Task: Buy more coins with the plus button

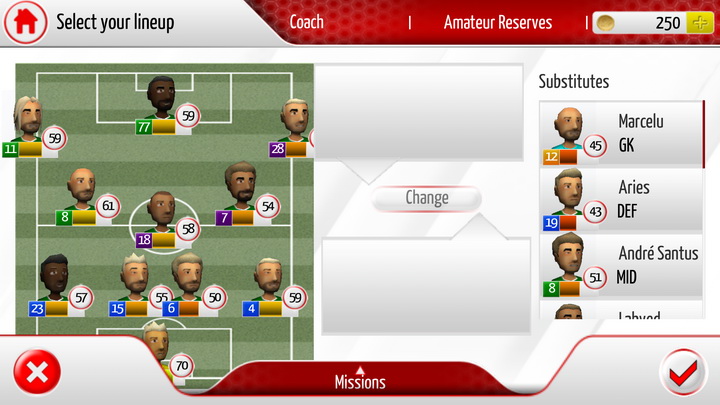Action: pos(699,23)
